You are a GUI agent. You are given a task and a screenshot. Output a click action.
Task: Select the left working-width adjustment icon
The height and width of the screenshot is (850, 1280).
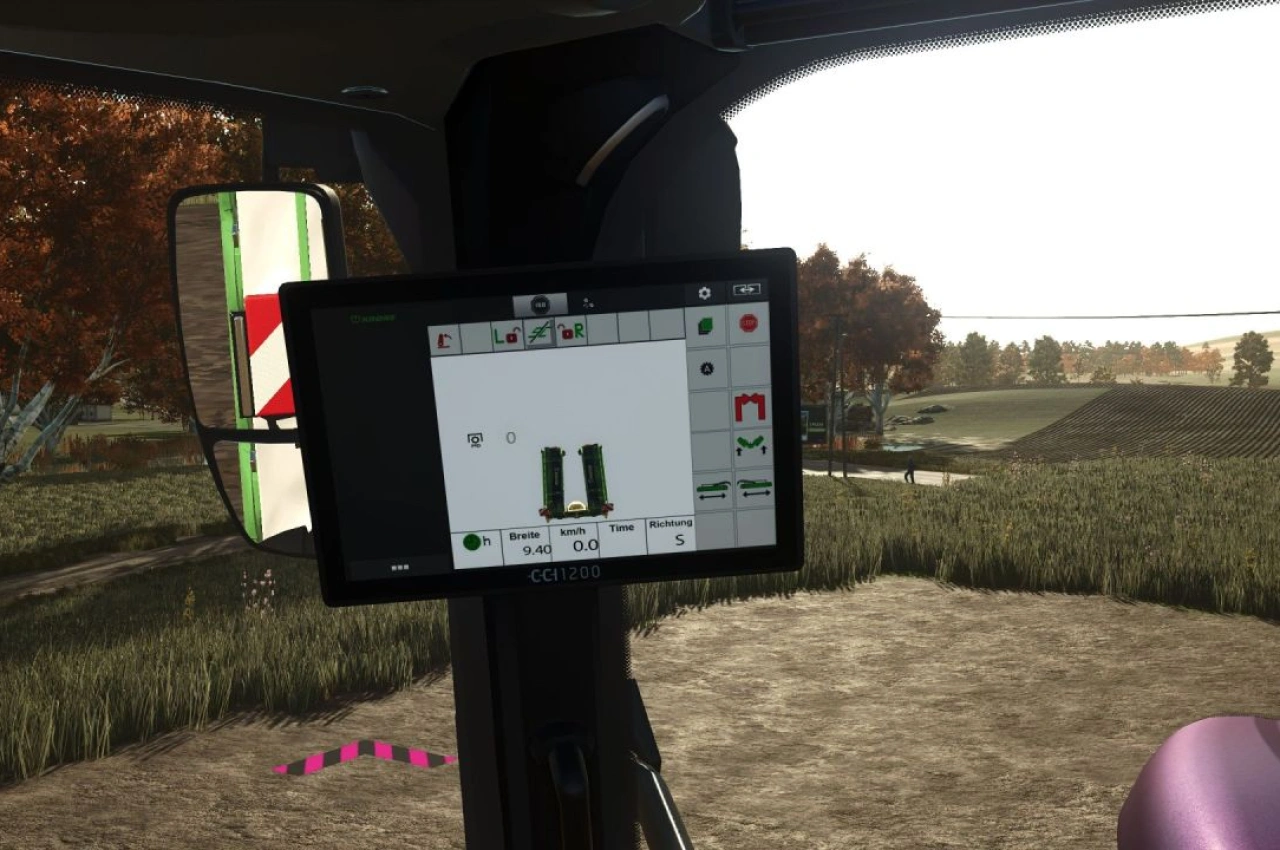[713, 490]
